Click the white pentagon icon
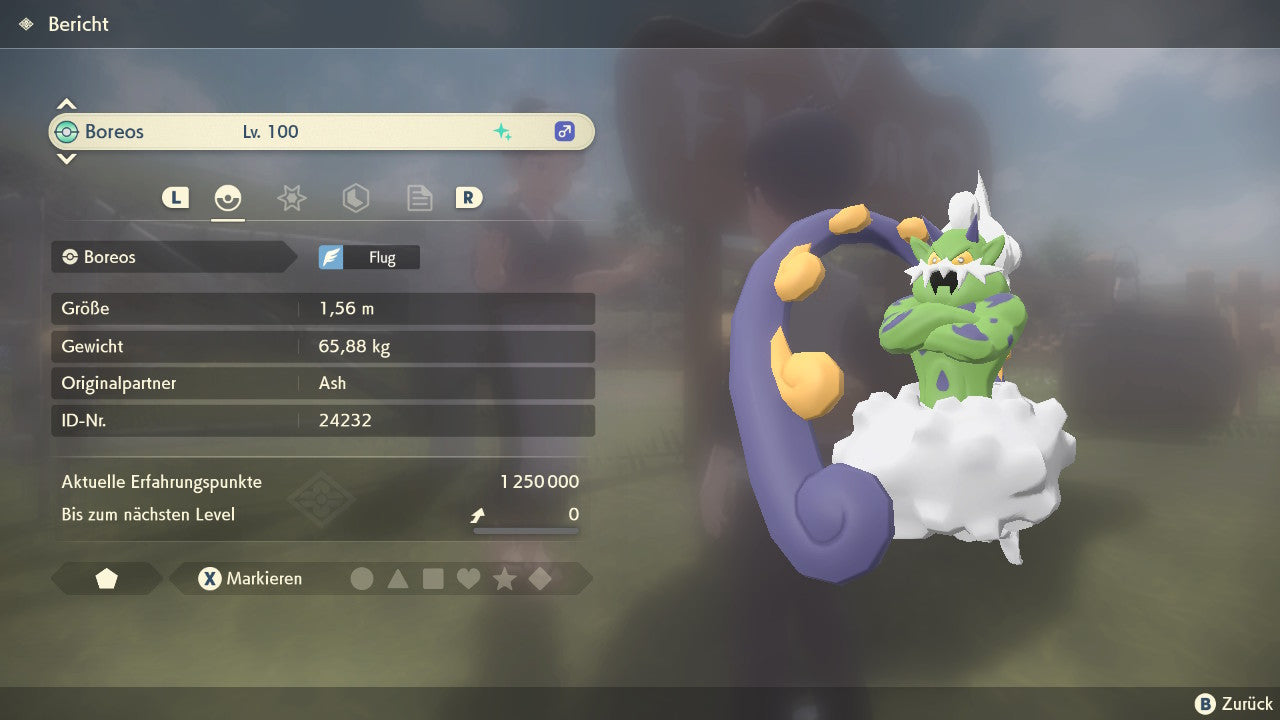The image size is (1280, 720). pos(106,579)
